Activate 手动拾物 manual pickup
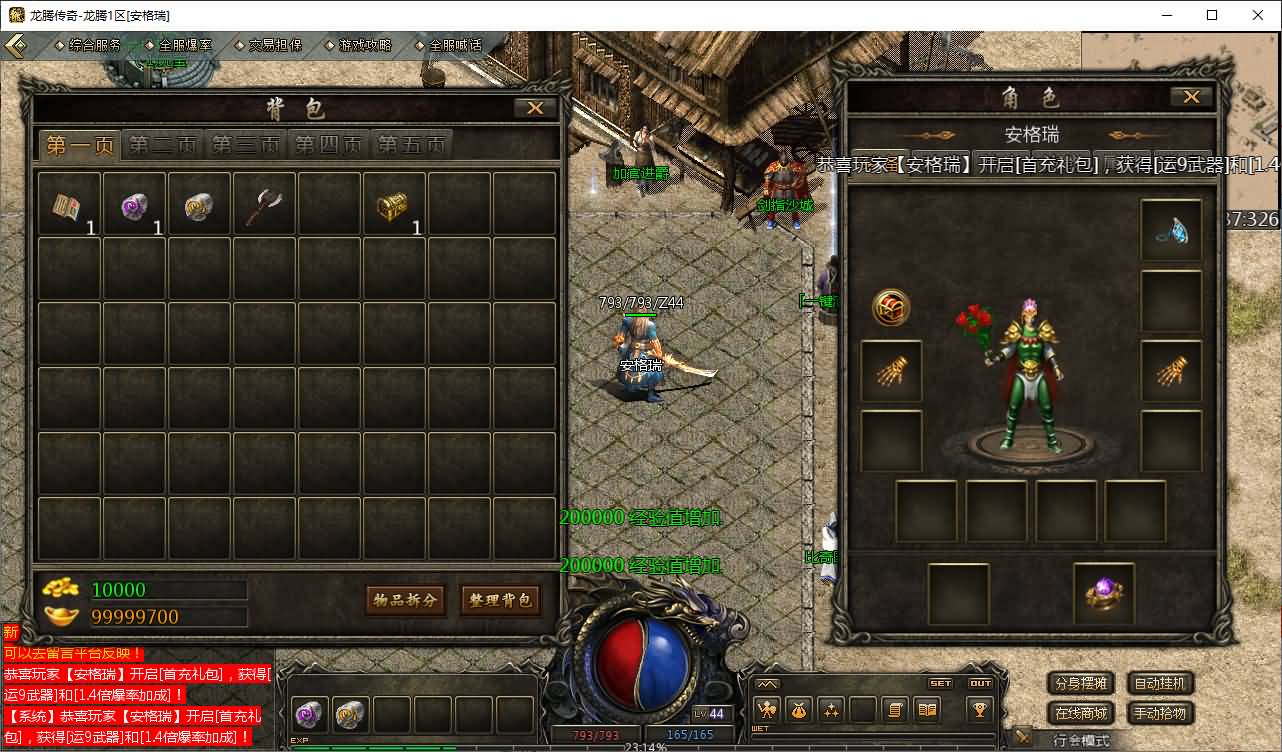The width and height of the screenshot is (1282, 752). 1160,713
